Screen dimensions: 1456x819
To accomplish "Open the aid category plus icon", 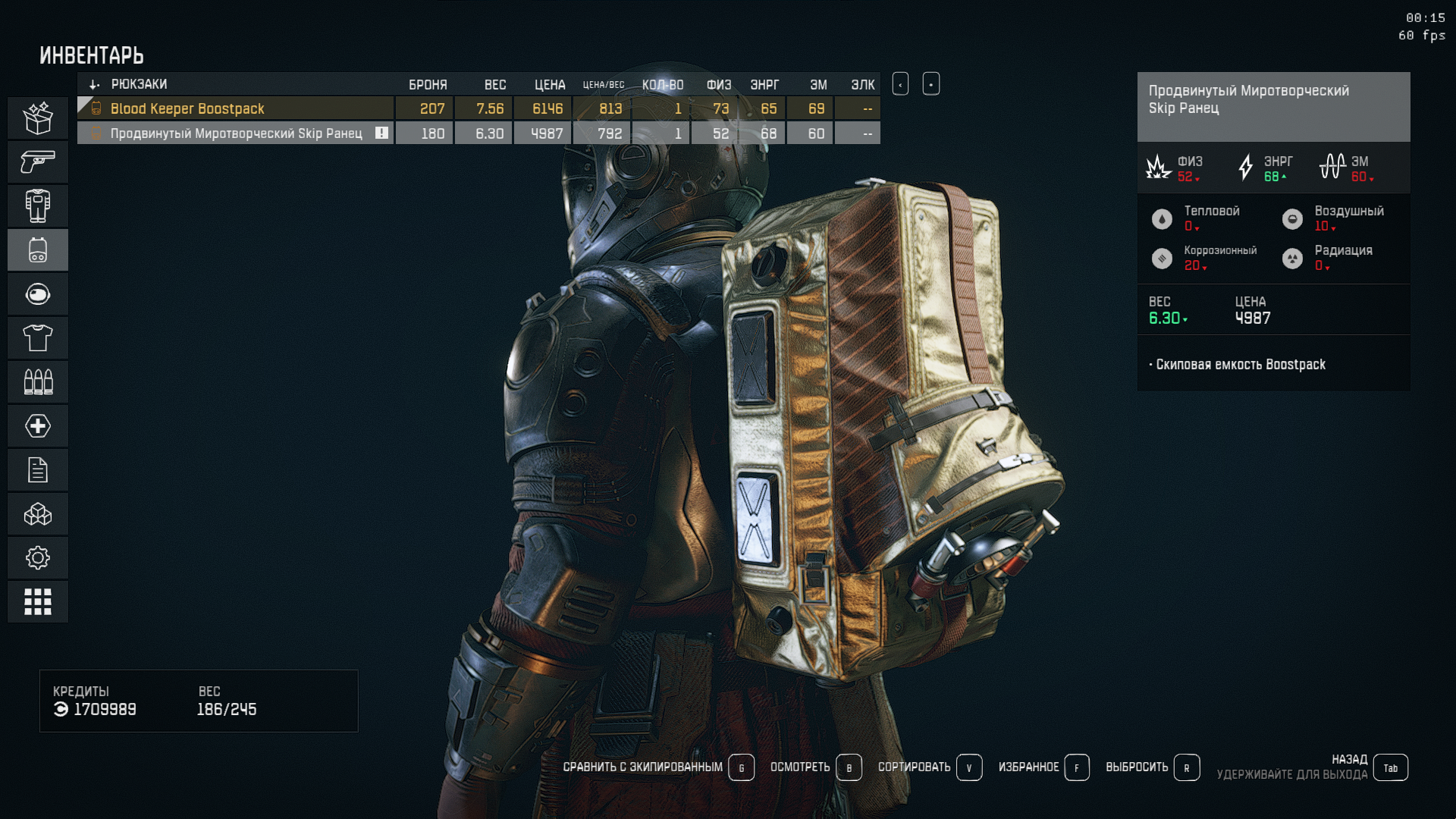I will click(x=38, y=425).
